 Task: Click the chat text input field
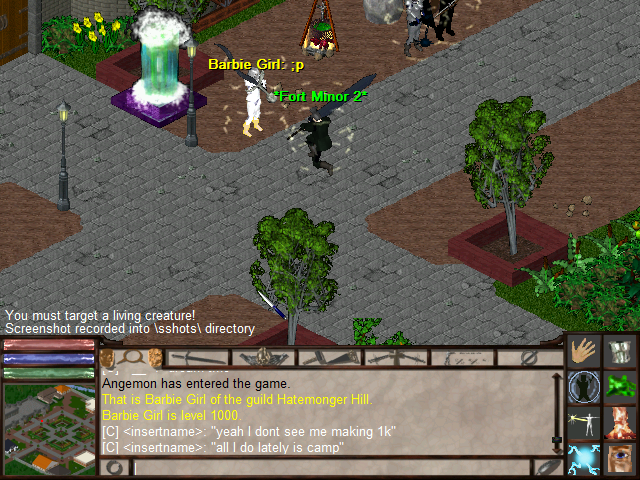coord(331,467)
